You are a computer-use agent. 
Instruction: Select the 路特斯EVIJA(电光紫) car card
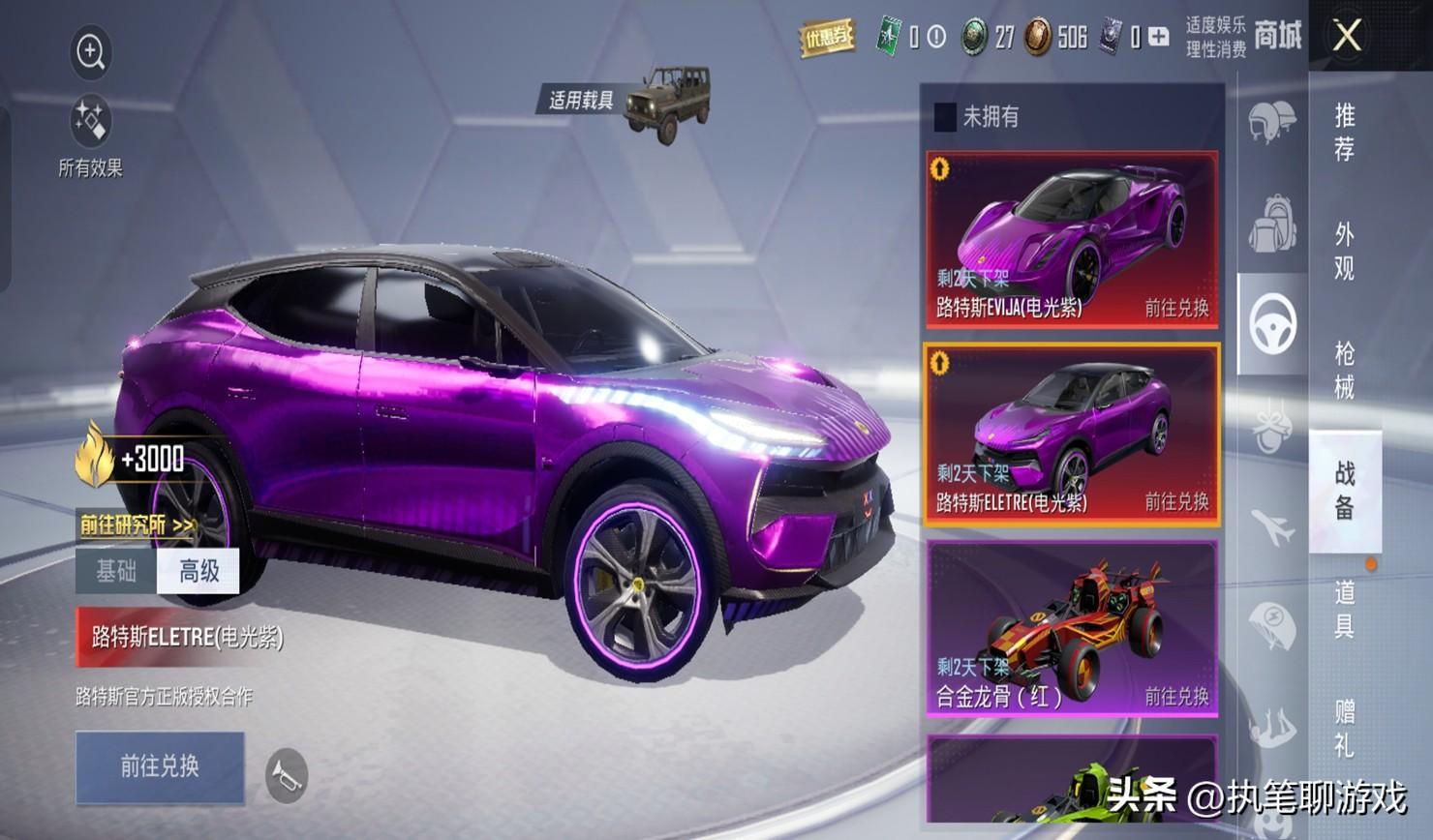pos(1072,238)
